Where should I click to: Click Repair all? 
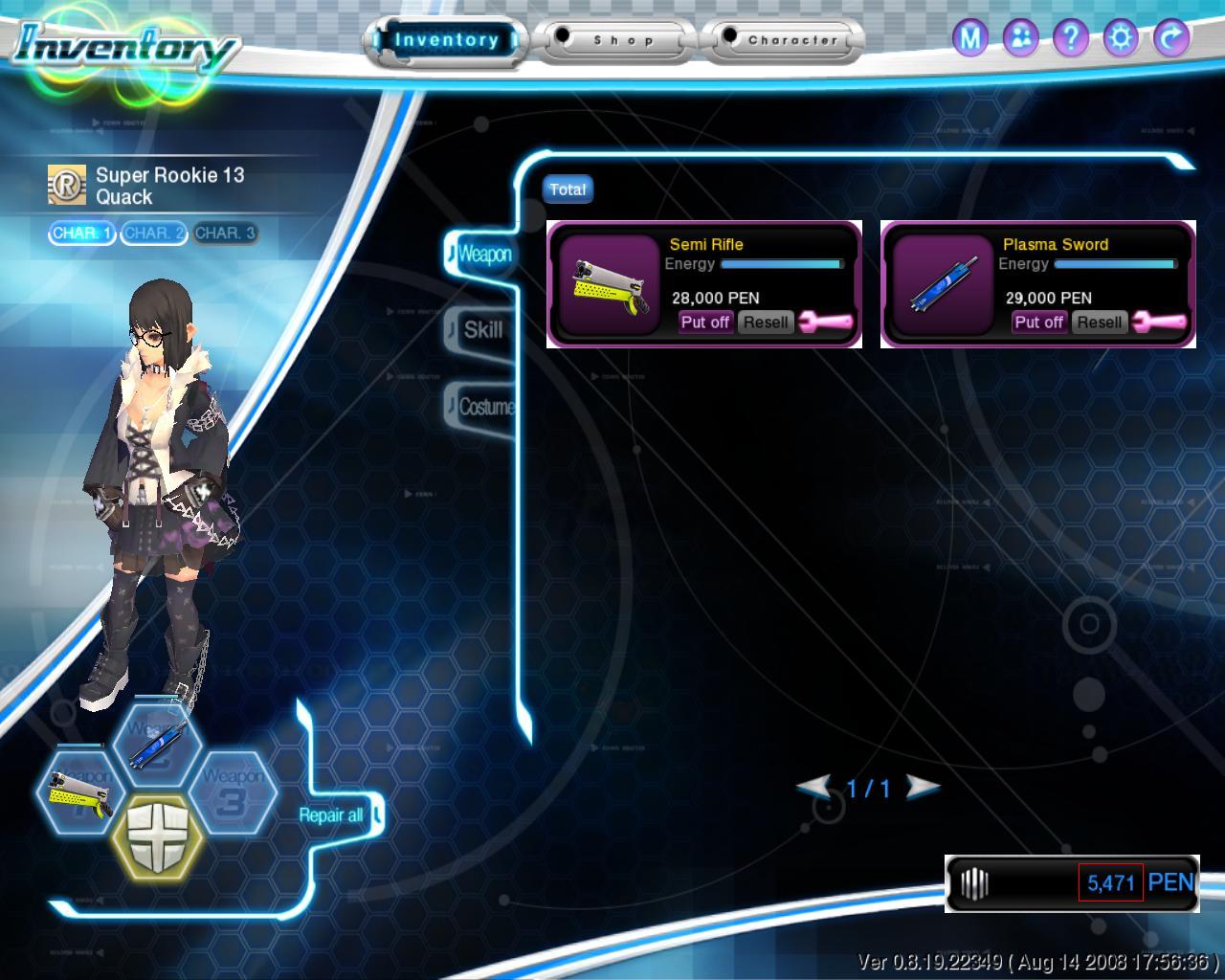[x=331, y=815]
